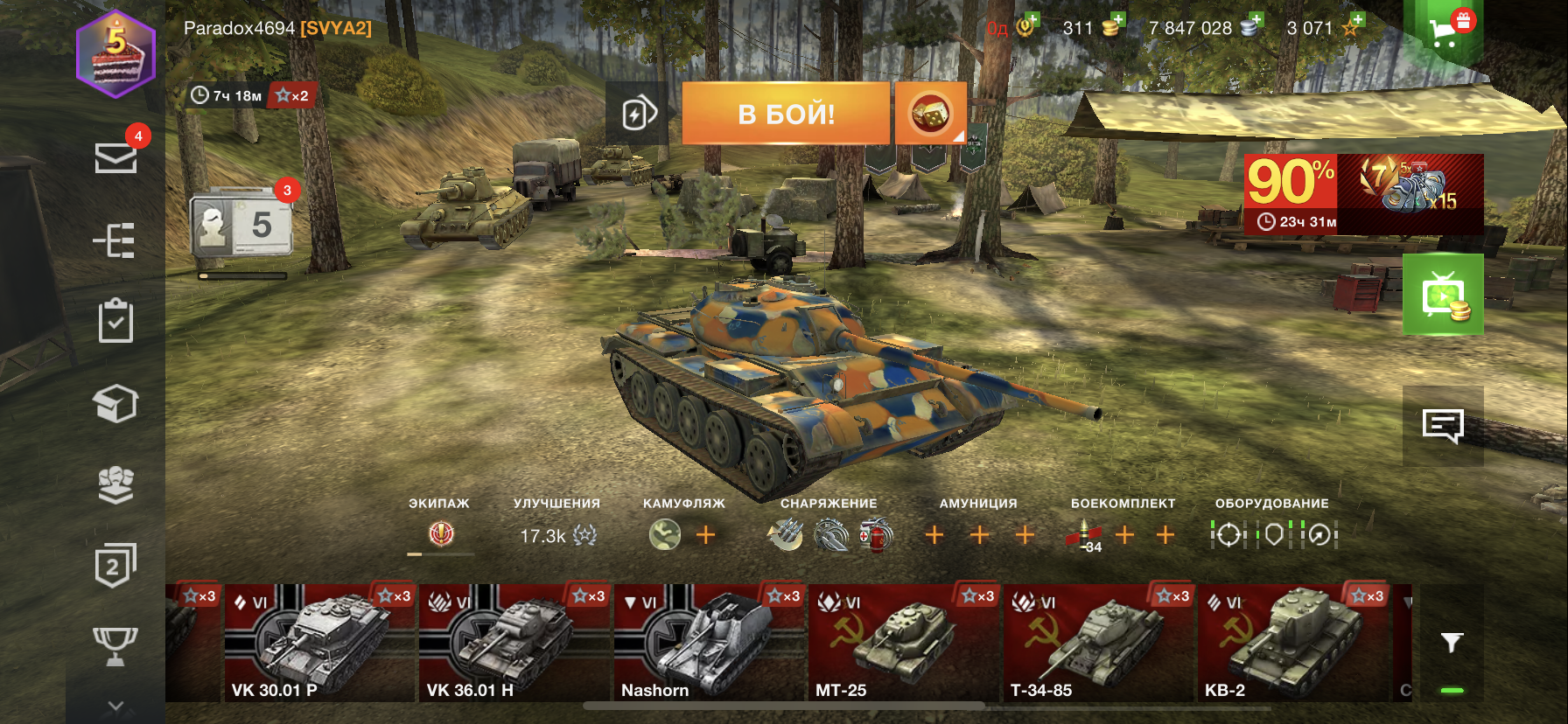The image size is (1568, 724).
Task: Open the tech tree icon
Action: click(115, 240)
